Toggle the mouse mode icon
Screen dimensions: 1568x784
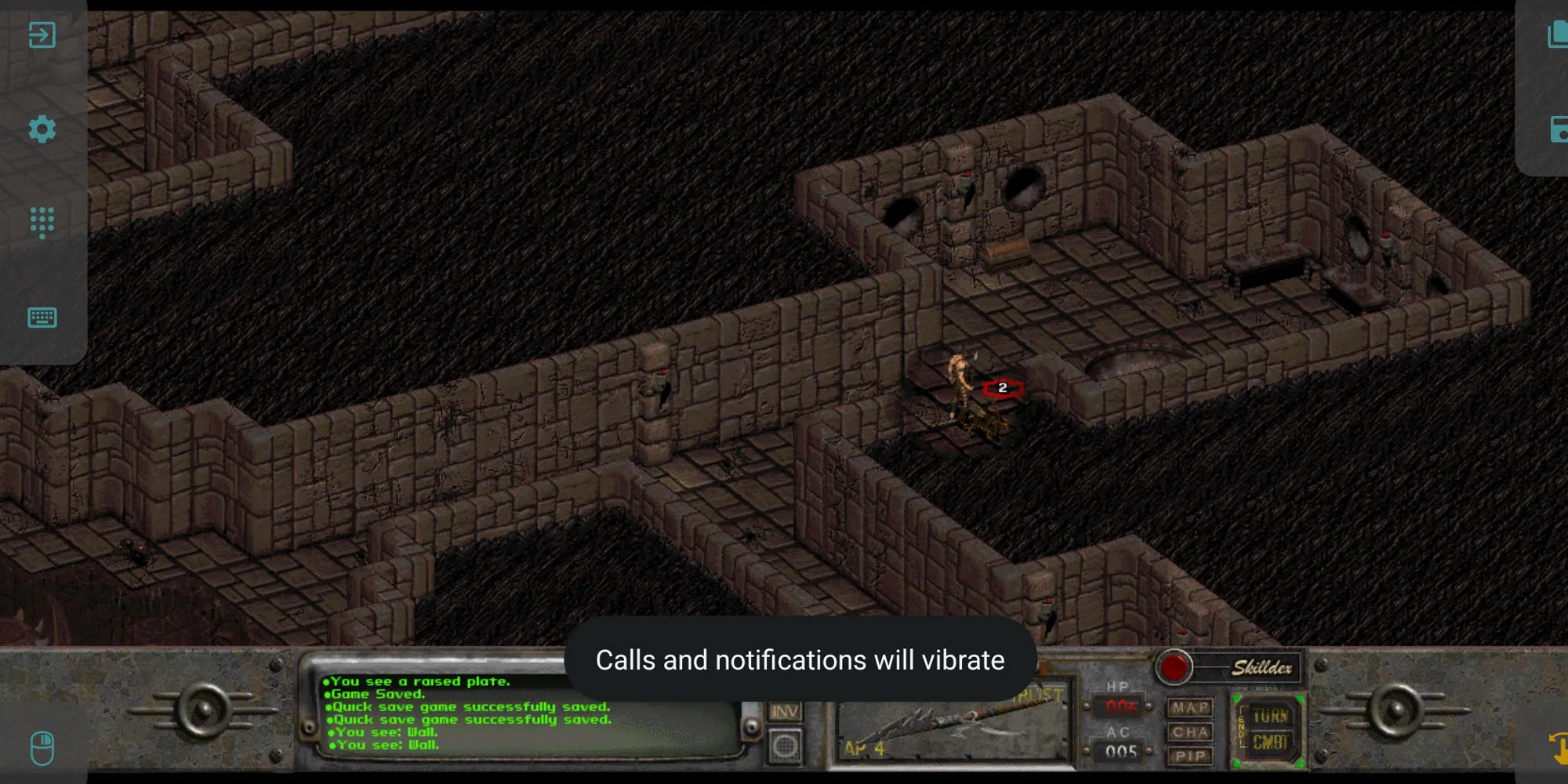pos(42,748)
